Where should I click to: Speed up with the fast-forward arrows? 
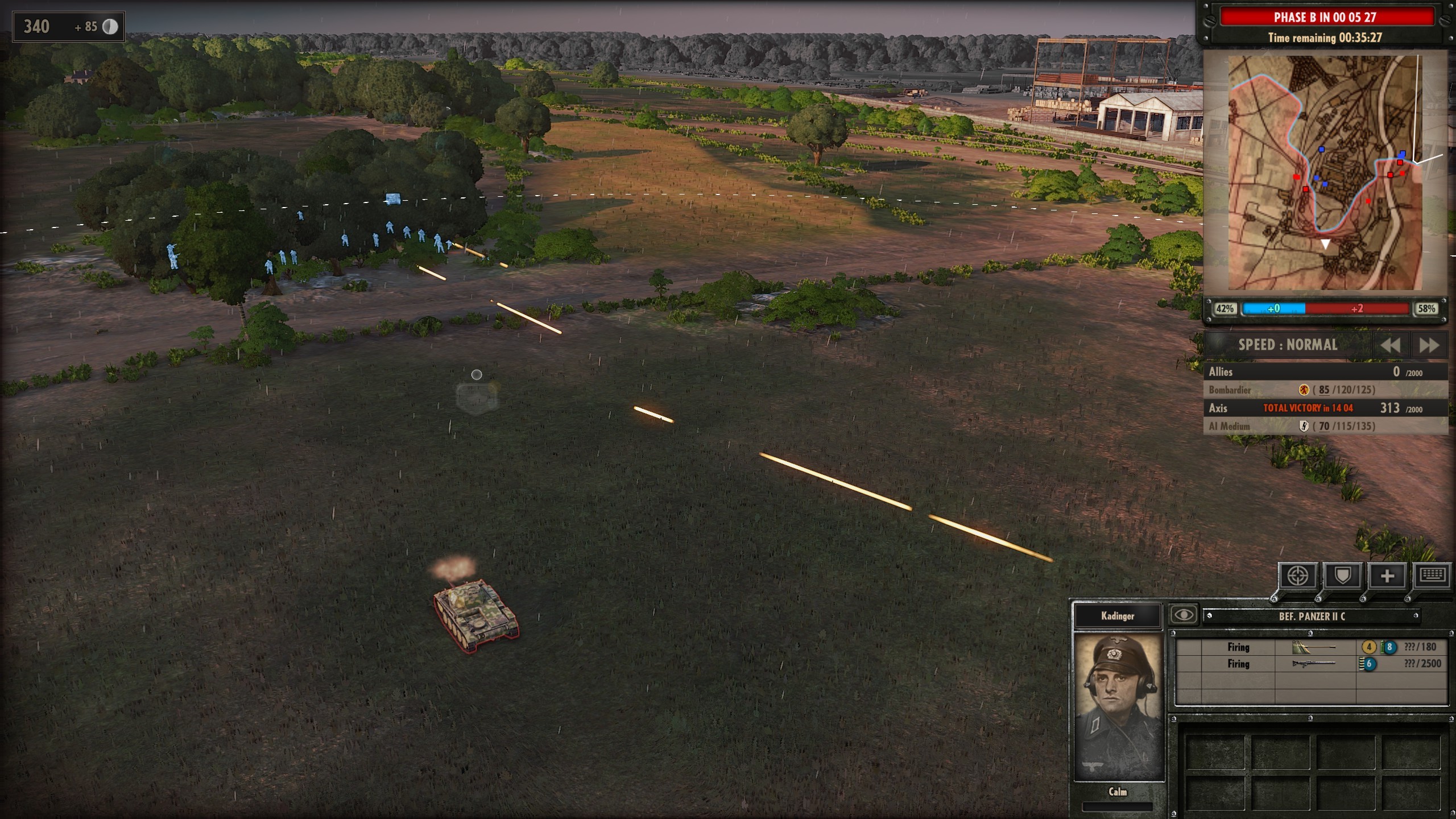(x=1429, y=345)
